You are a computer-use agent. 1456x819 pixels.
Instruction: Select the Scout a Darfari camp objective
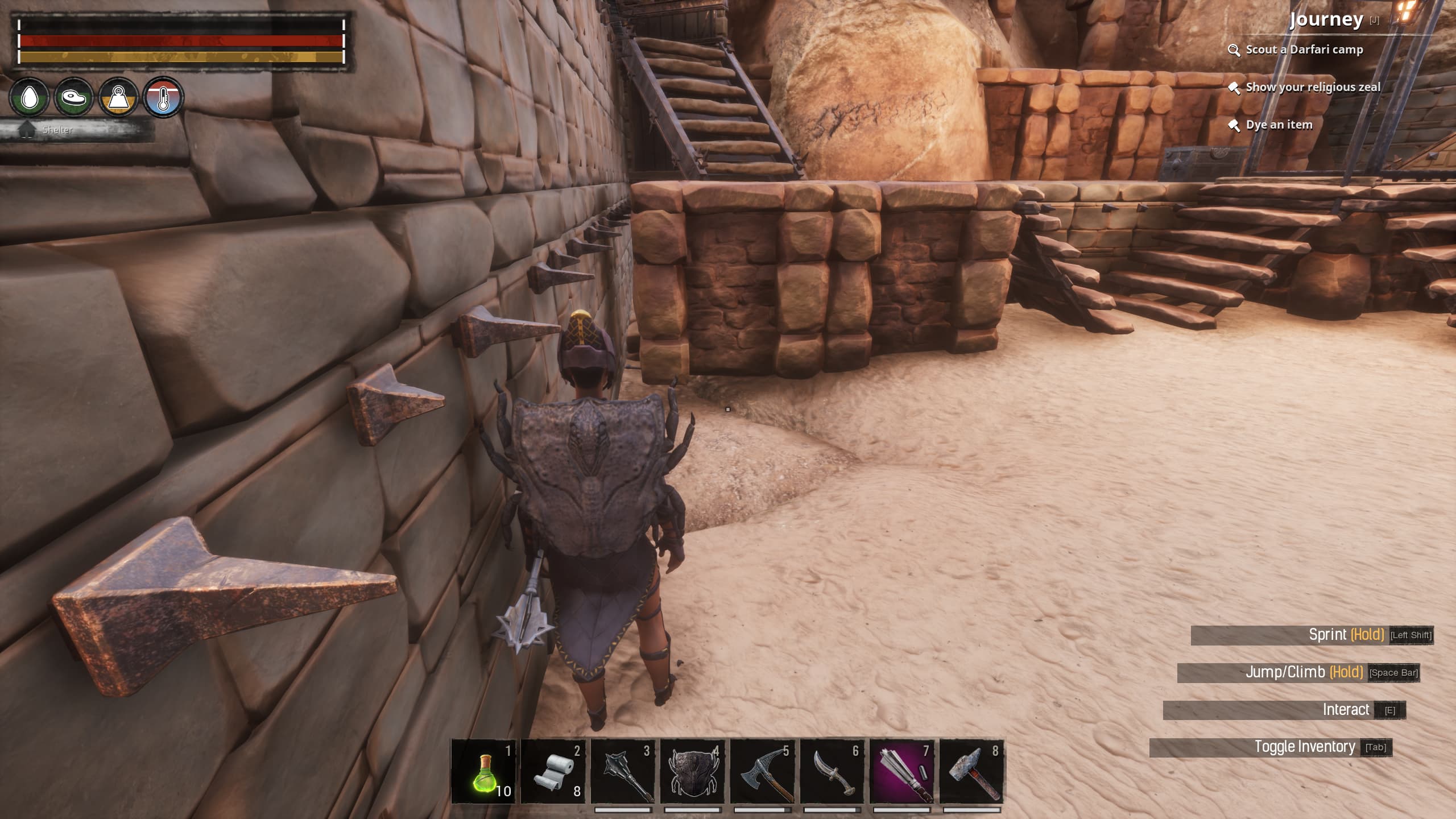coord(1304,50)
